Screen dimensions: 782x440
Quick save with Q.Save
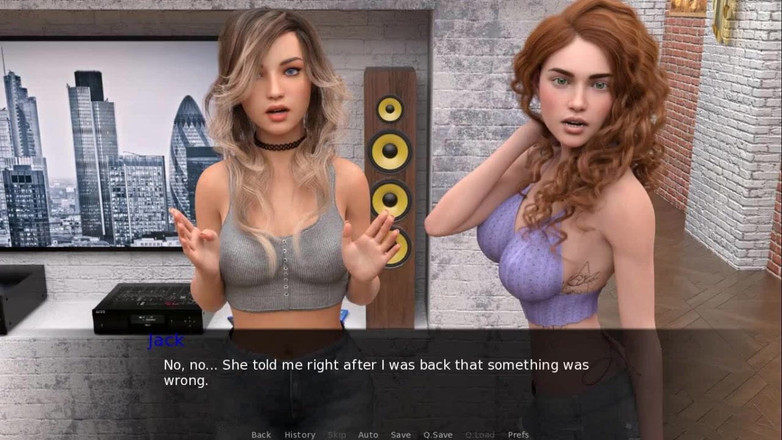(x=438, y=434)
